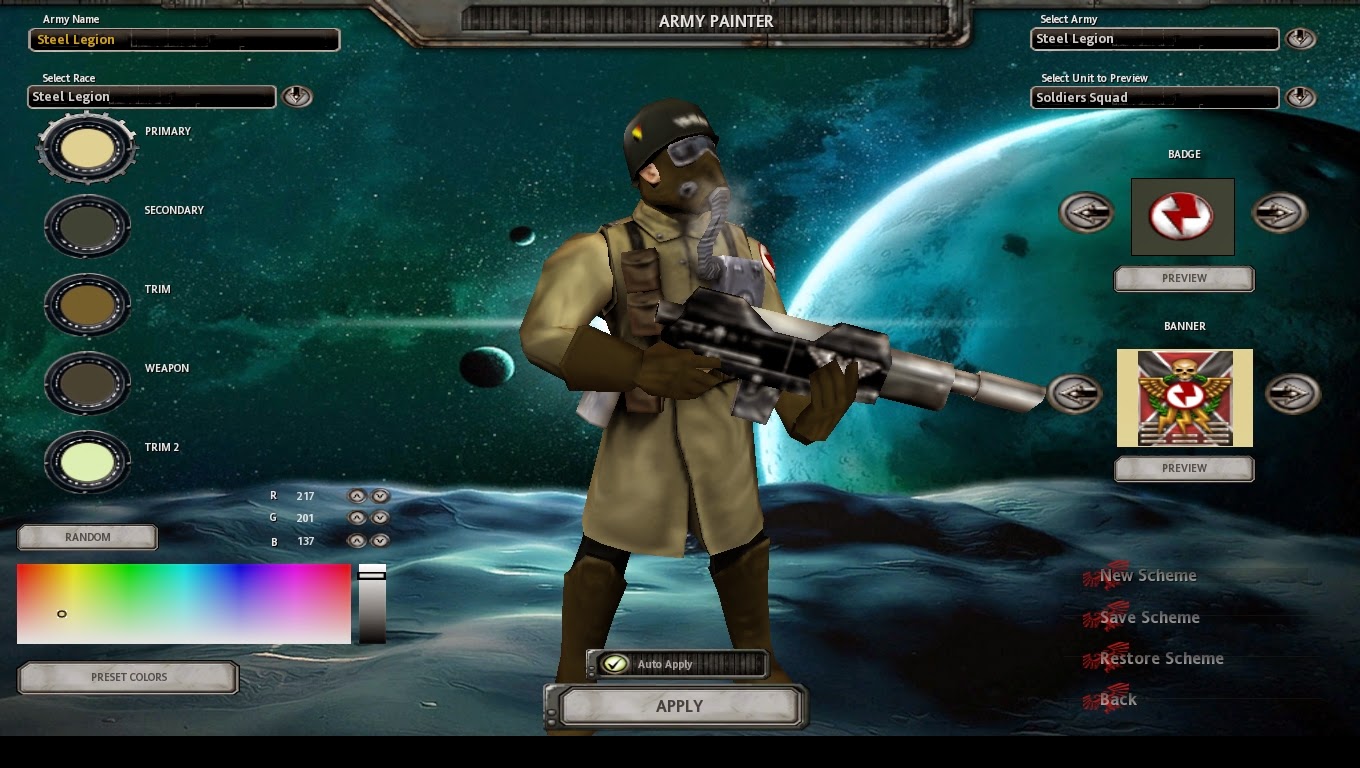Click the circular icon beside Select Race
Screen dimensions: 1360x768
click(x=297, y=96)
